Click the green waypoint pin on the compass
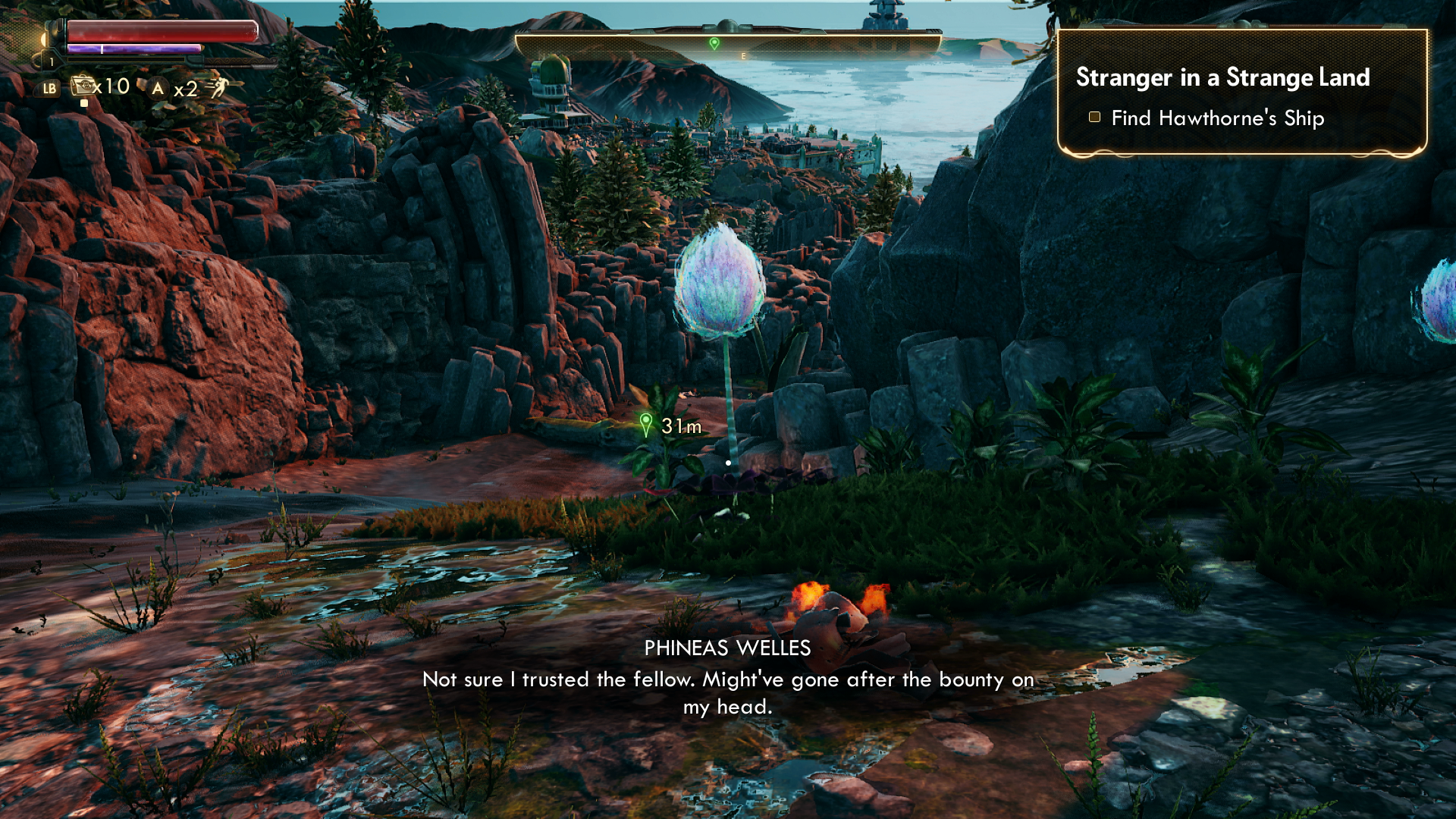 713,43
